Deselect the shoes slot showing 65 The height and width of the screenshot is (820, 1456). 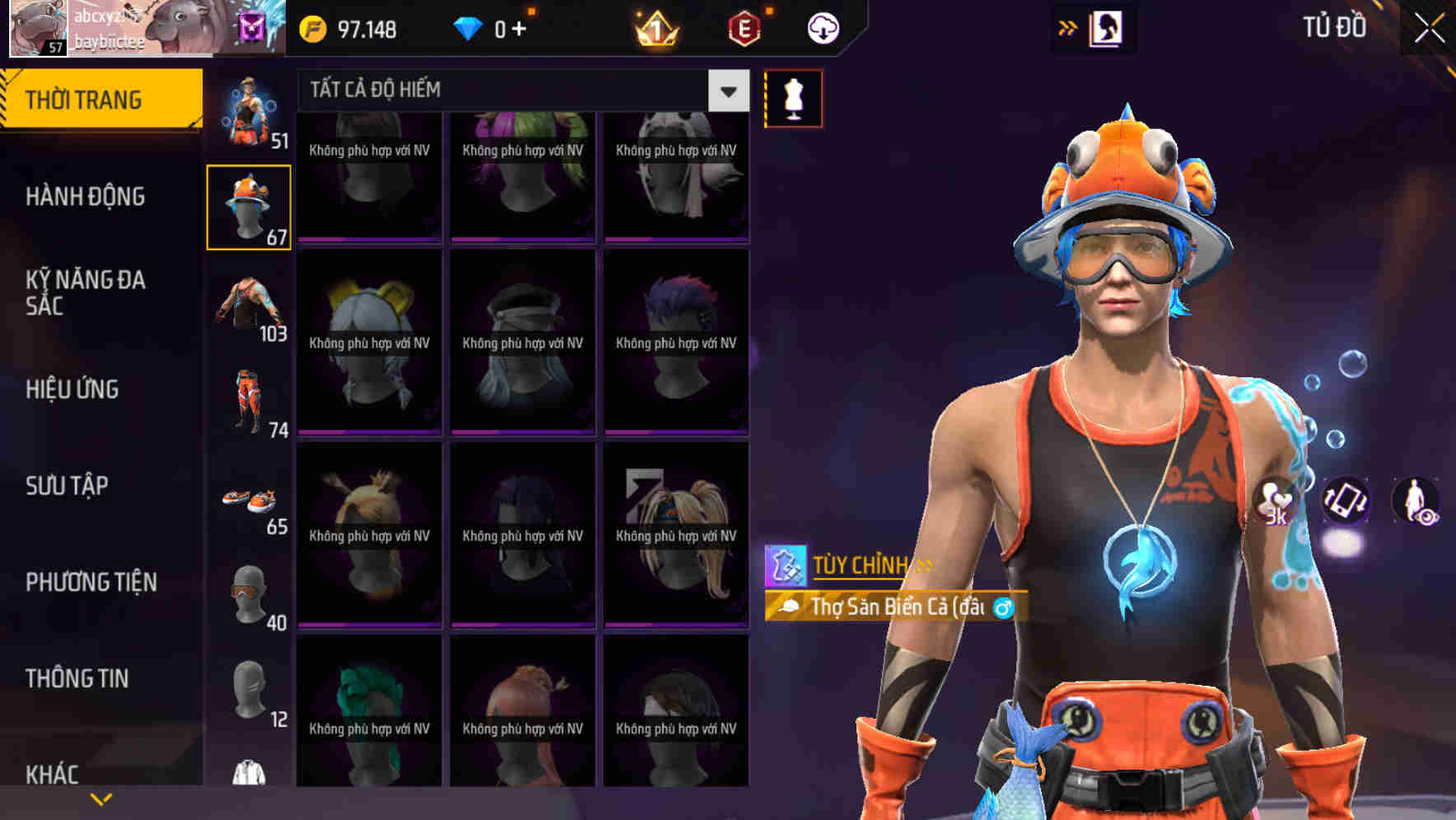(250, 504)
